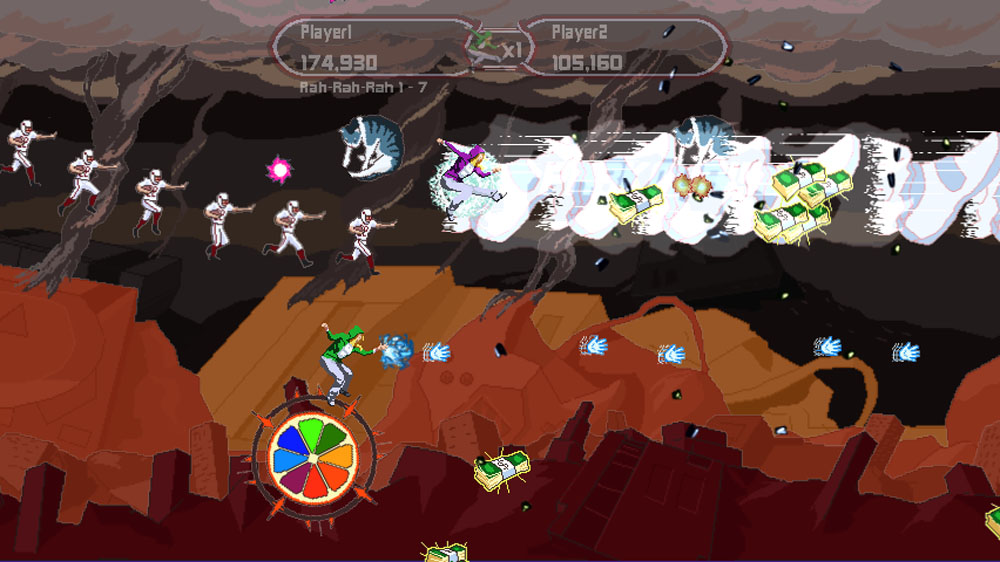Select the Player1 panel
The image size is (1000, 562).
pos(375,47)
